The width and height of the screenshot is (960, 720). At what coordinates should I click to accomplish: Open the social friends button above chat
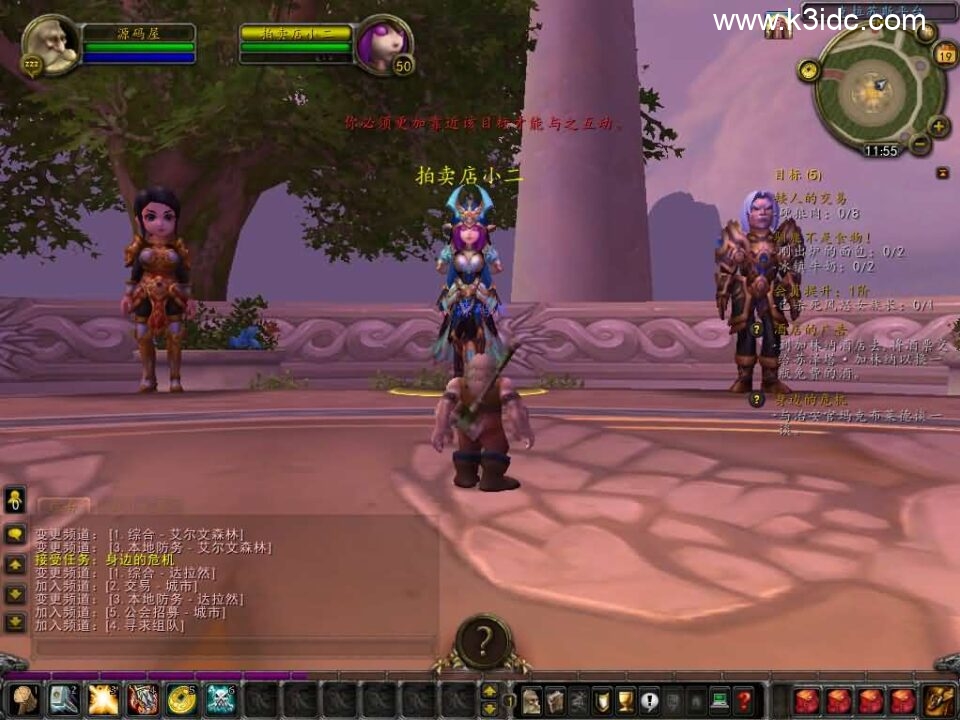(x=15, y=499)
